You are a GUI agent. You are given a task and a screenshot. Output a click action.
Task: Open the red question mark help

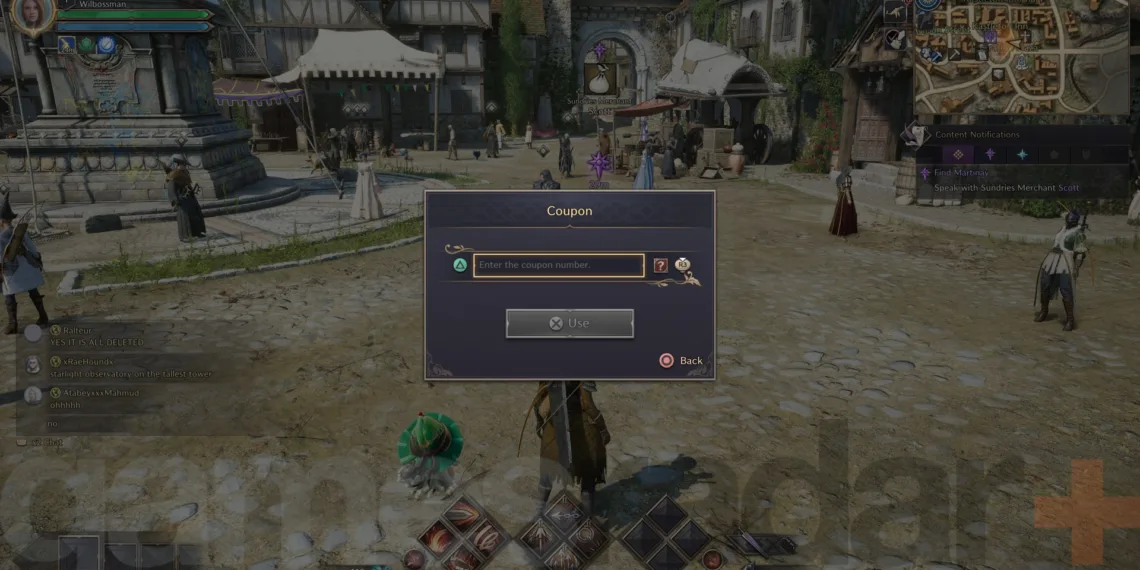click(660, 265)
